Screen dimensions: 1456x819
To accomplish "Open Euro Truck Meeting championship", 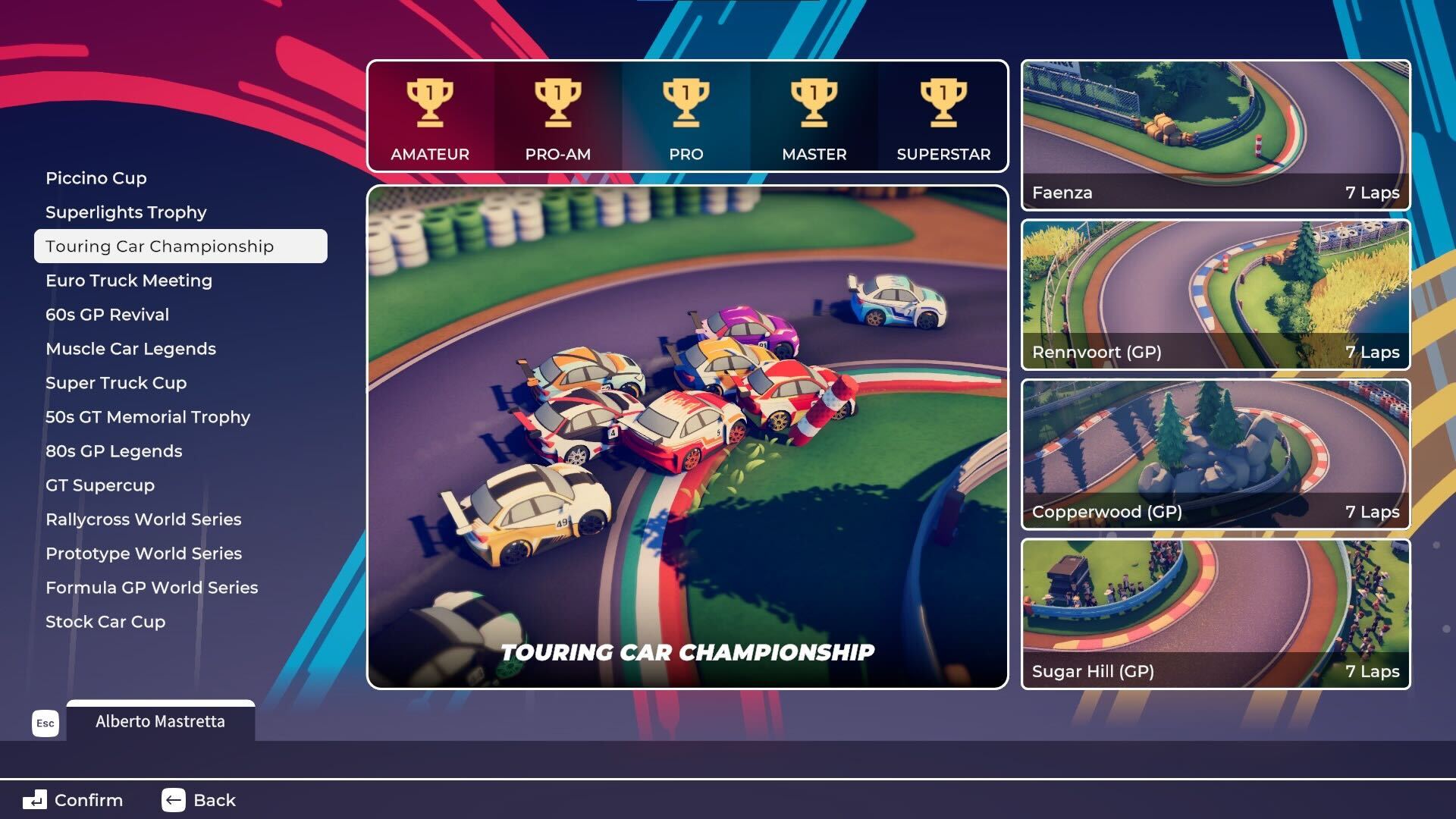I will click(129, 281).
